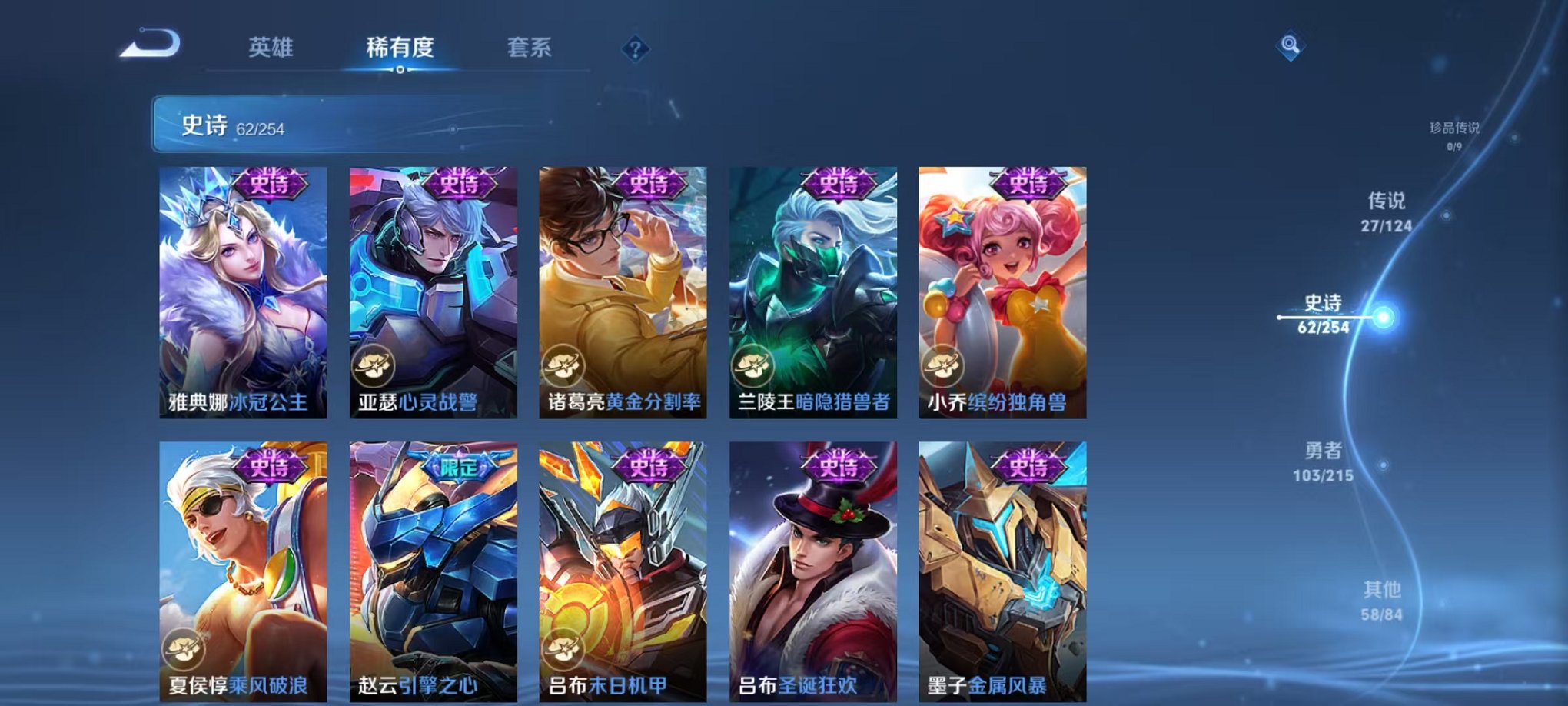Expand the 稀有度 tab indicator dot
The width and height of the screenshot is (1568, 706).
click(399, 71)
